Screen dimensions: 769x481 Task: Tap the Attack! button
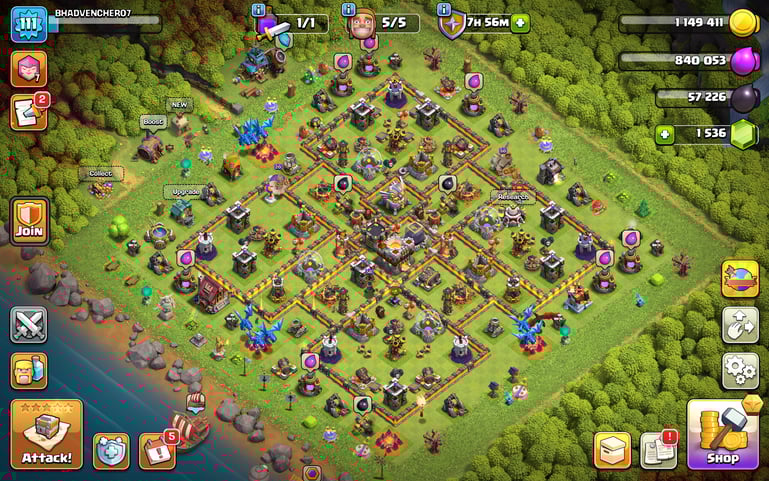pyautogui.click(x=46, y=434)
